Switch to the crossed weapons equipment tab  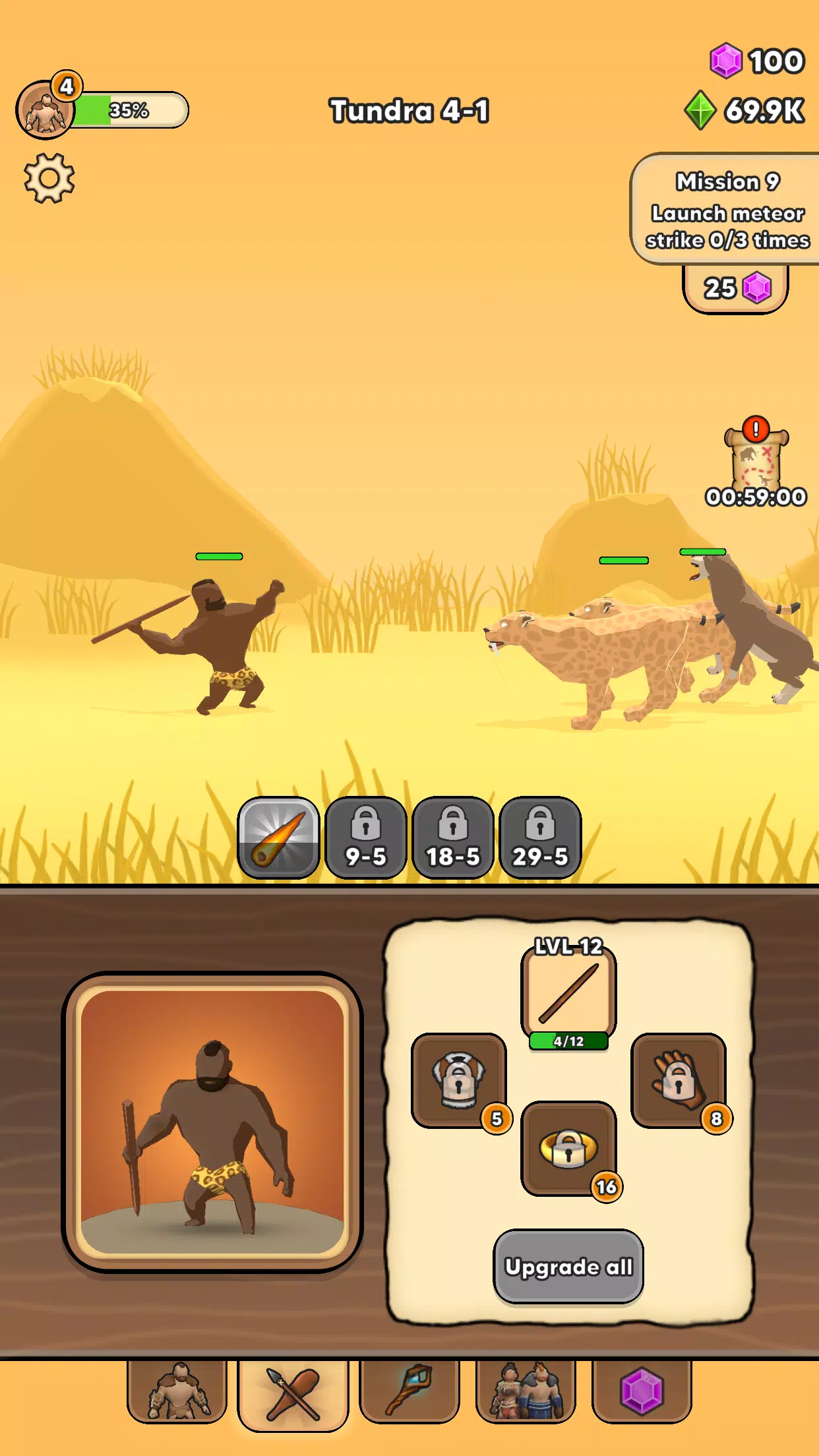point(293,1394)
